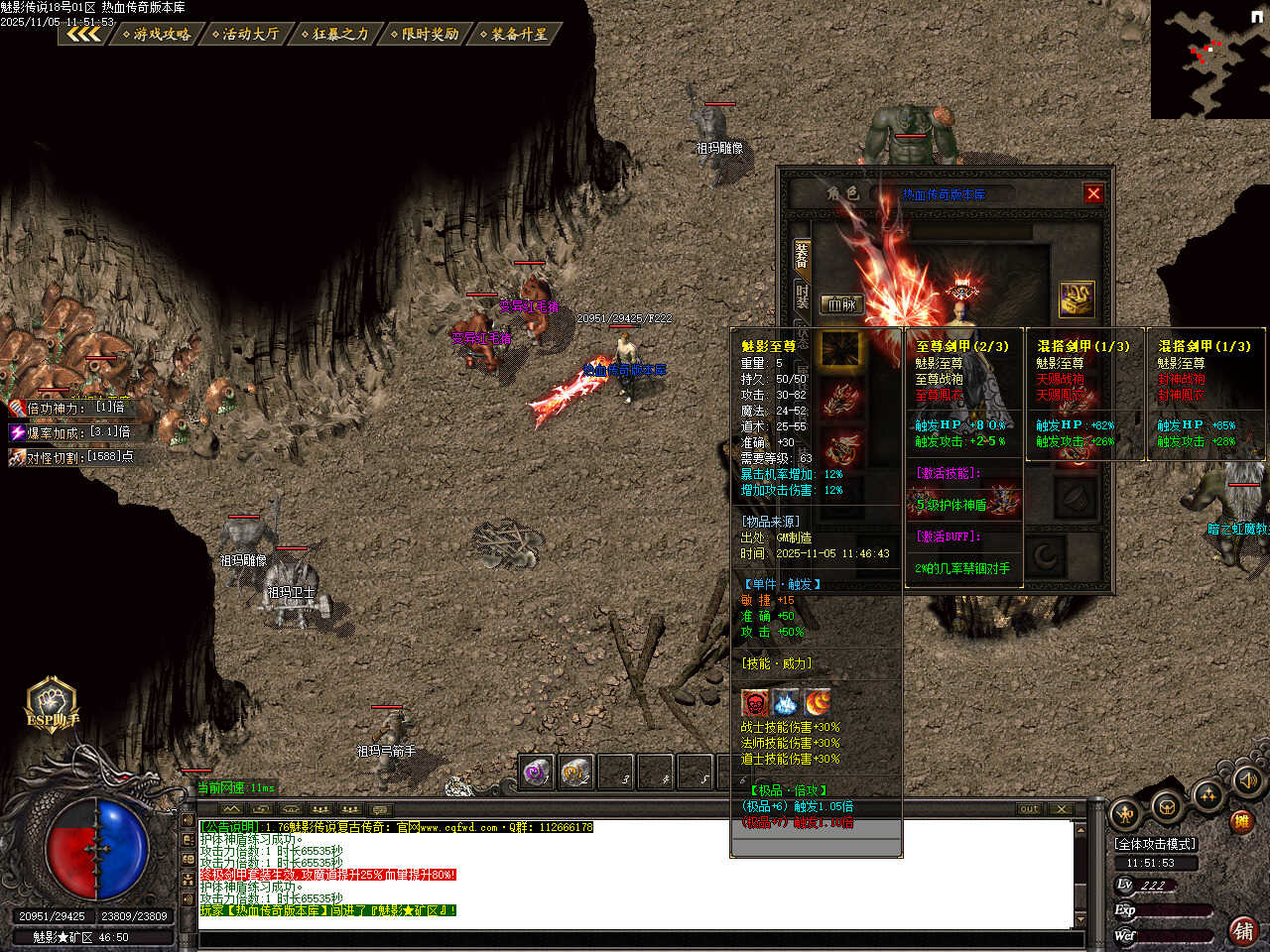Use the orange swirl stone in hotbar slot 2
Screen dimensions: 1270x952
[576, 772]
